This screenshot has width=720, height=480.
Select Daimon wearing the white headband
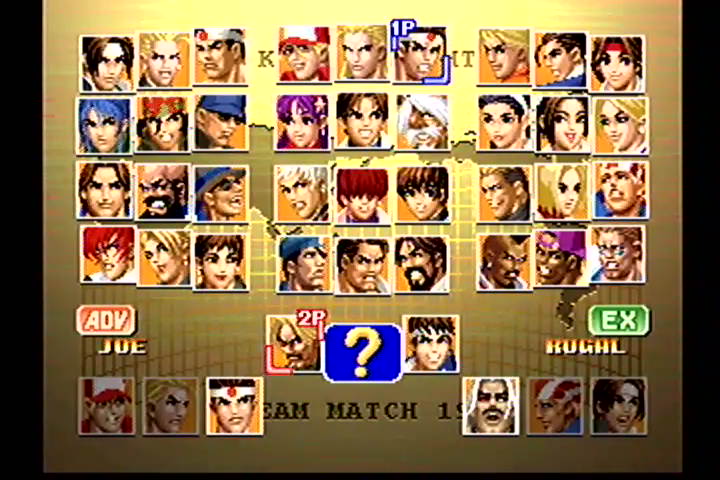click(x=220, y=57)
